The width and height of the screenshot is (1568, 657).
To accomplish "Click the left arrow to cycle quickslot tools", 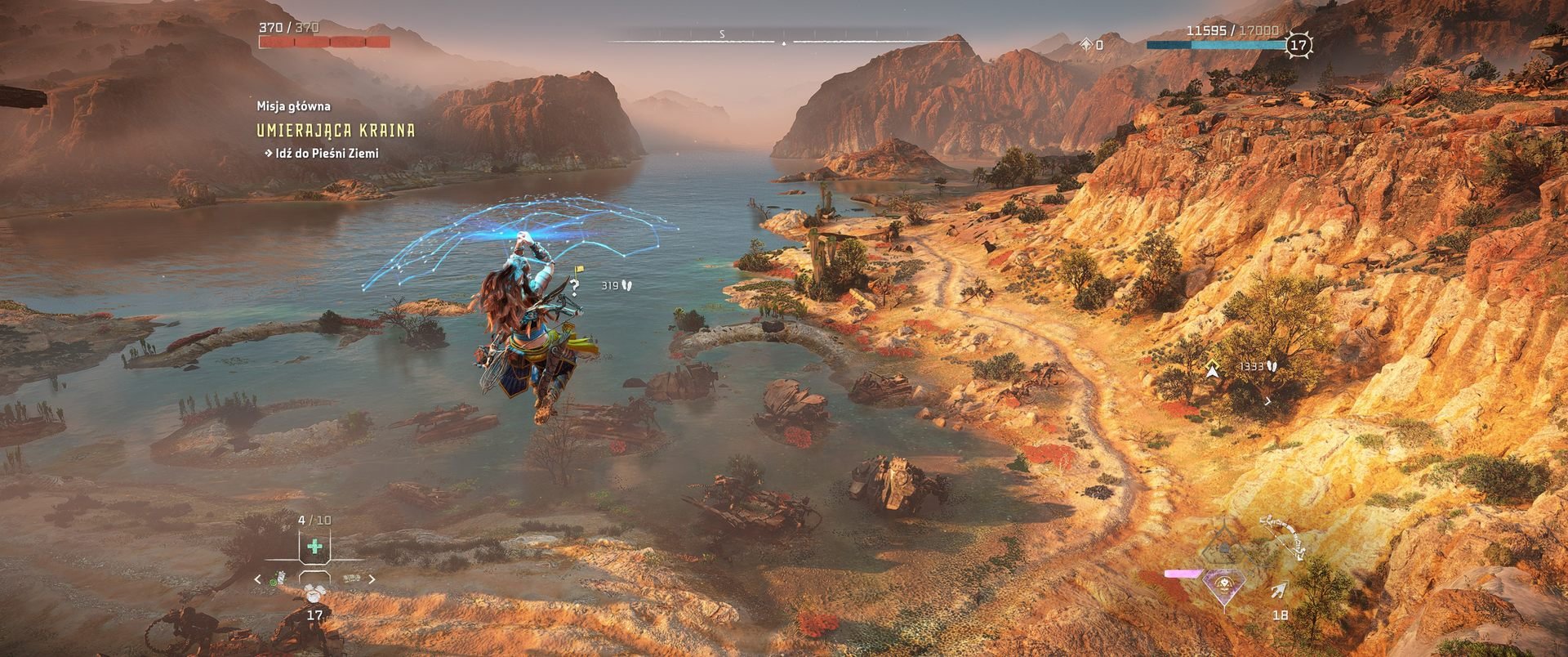I will pos(258,579).
